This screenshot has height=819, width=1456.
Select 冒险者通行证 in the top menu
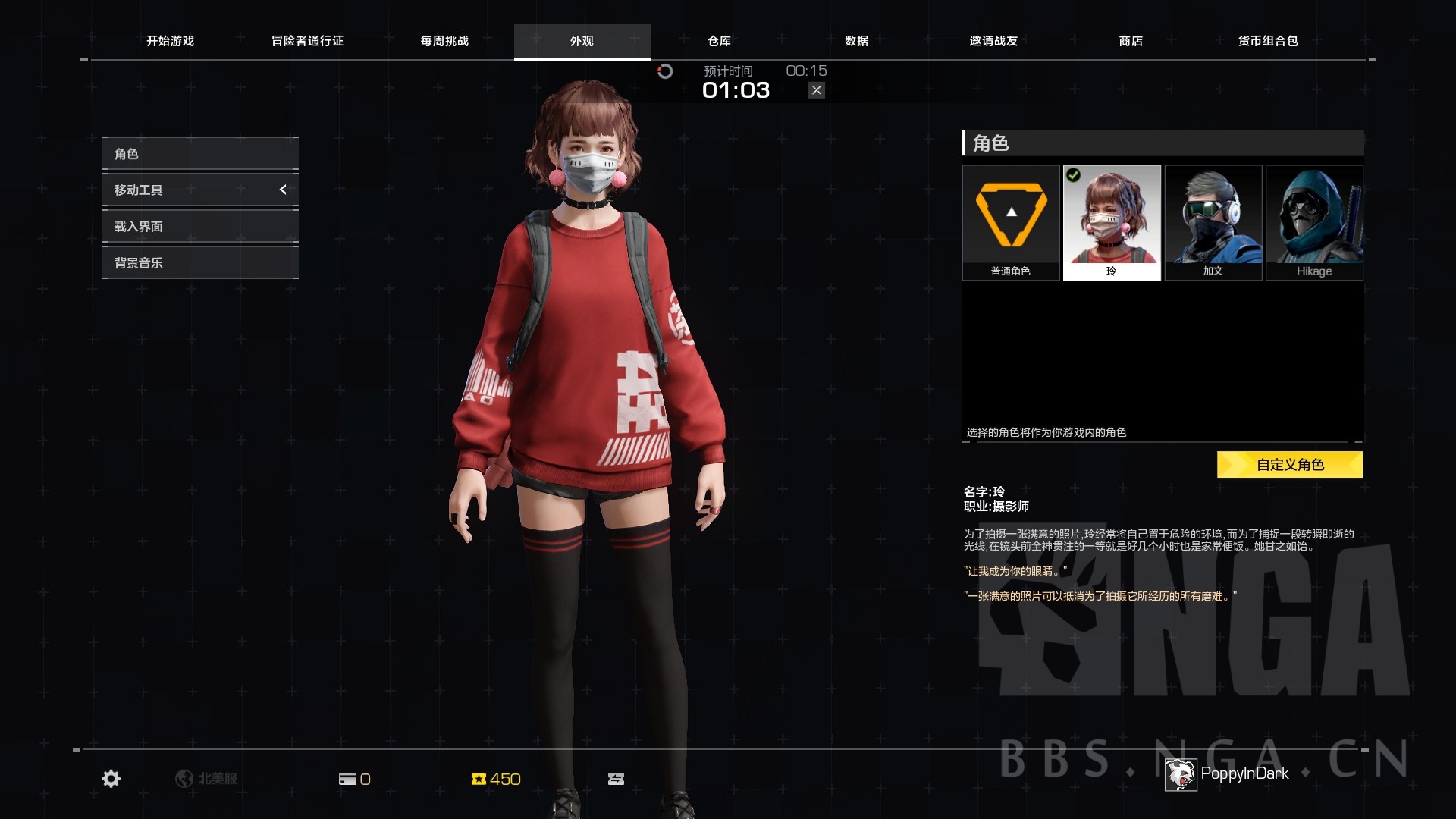(x=306, y=42)
